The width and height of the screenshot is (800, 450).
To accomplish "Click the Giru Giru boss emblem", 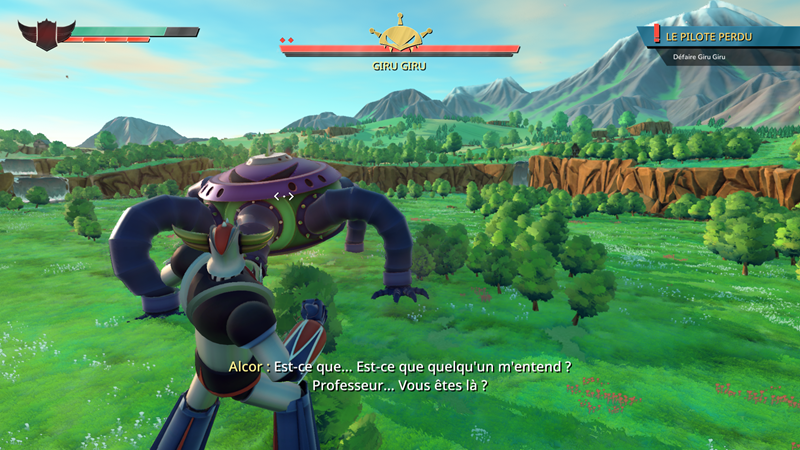I will pyautogui.click(x=400, y=34).
